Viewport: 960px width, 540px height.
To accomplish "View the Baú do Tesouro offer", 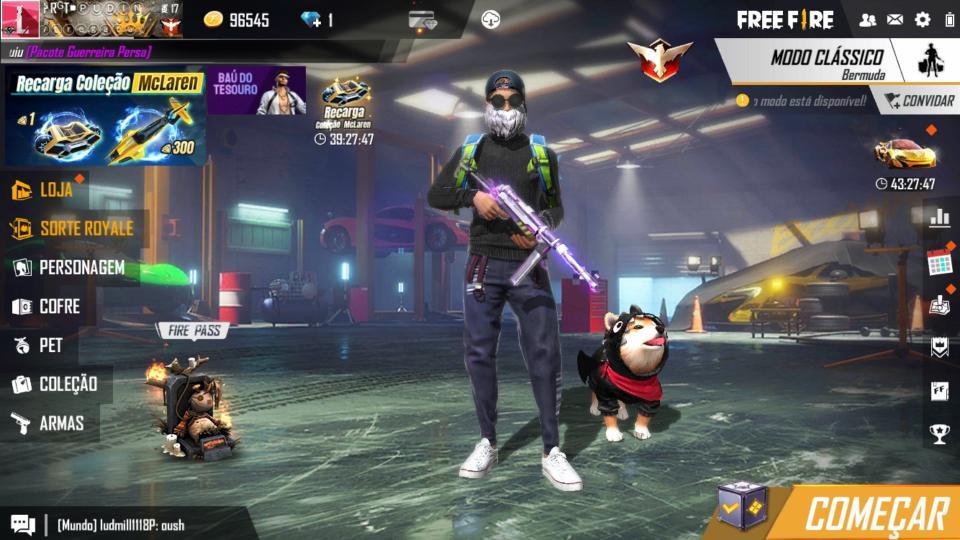I will tap(257, 90).
